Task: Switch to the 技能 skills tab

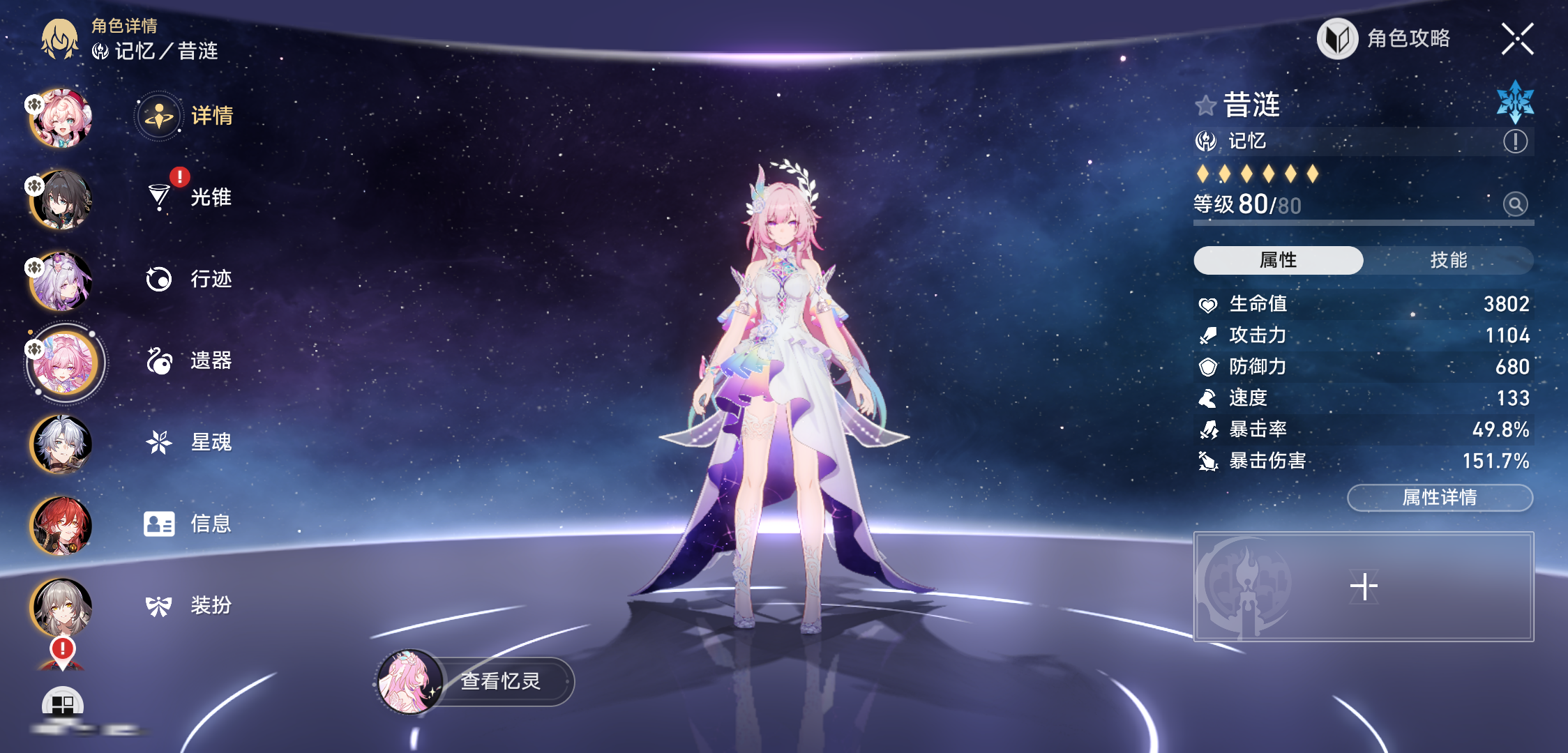Action: [x=1449, y=260]
